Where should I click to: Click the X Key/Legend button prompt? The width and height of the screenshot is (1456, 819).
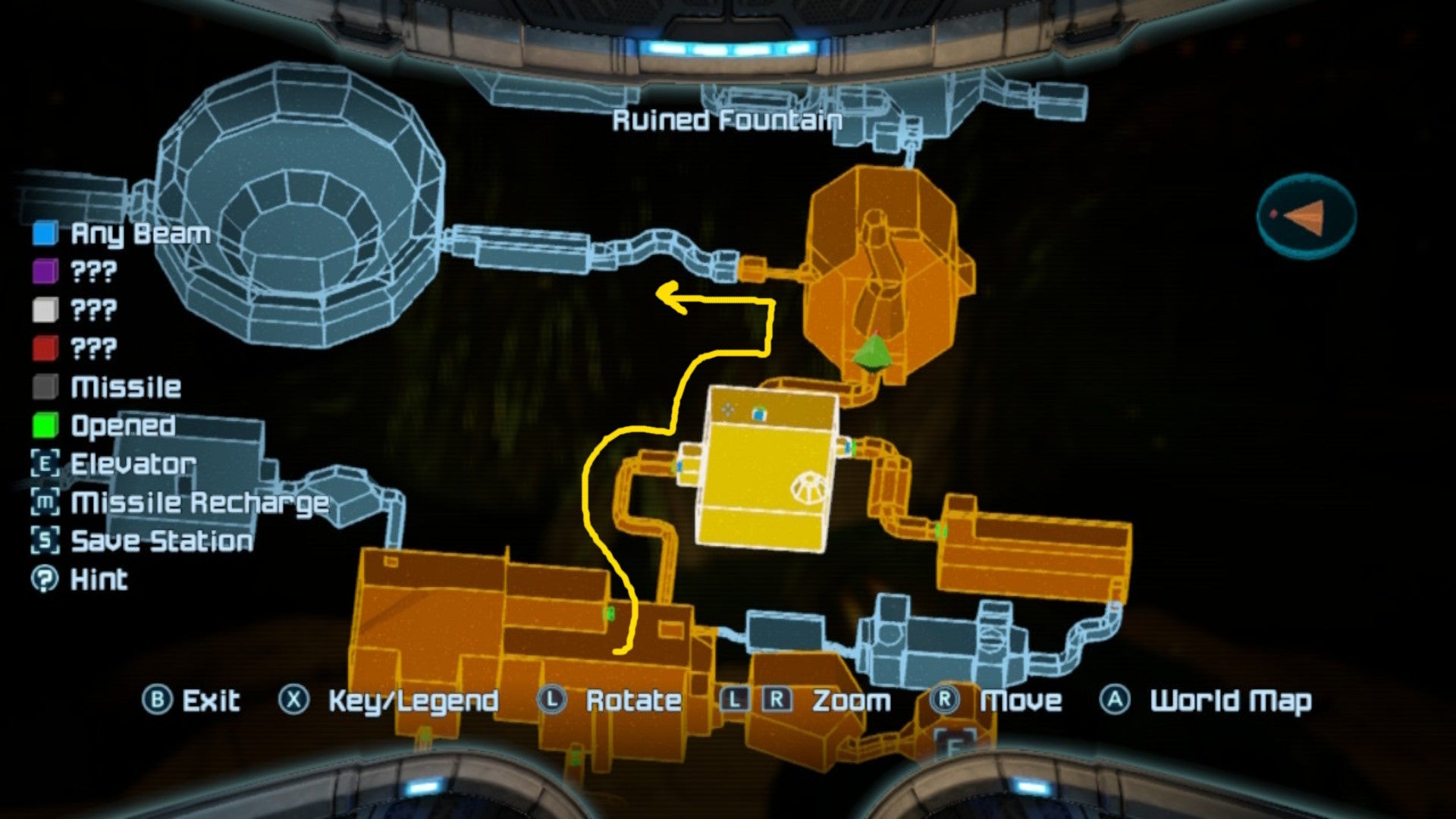click(295, 701)
